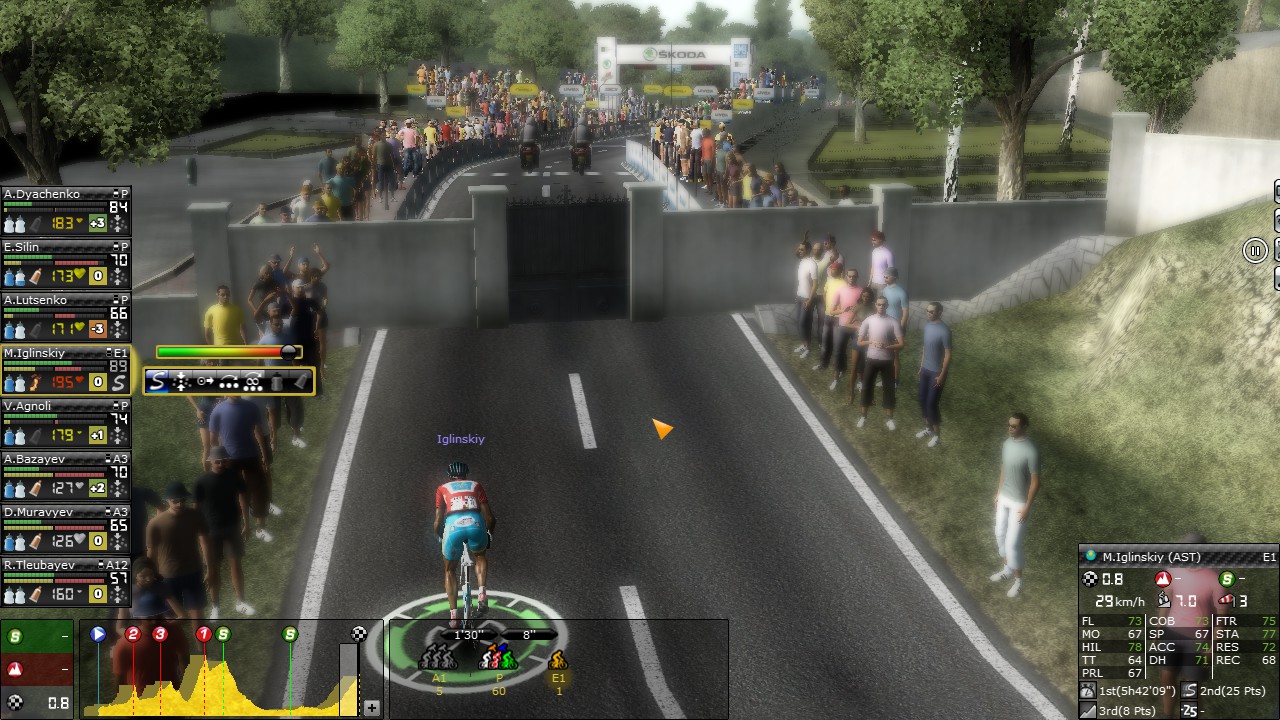The image size is (1280, 720).
Task: Click the finish flag on stage profile
Action: click(359, 634)
